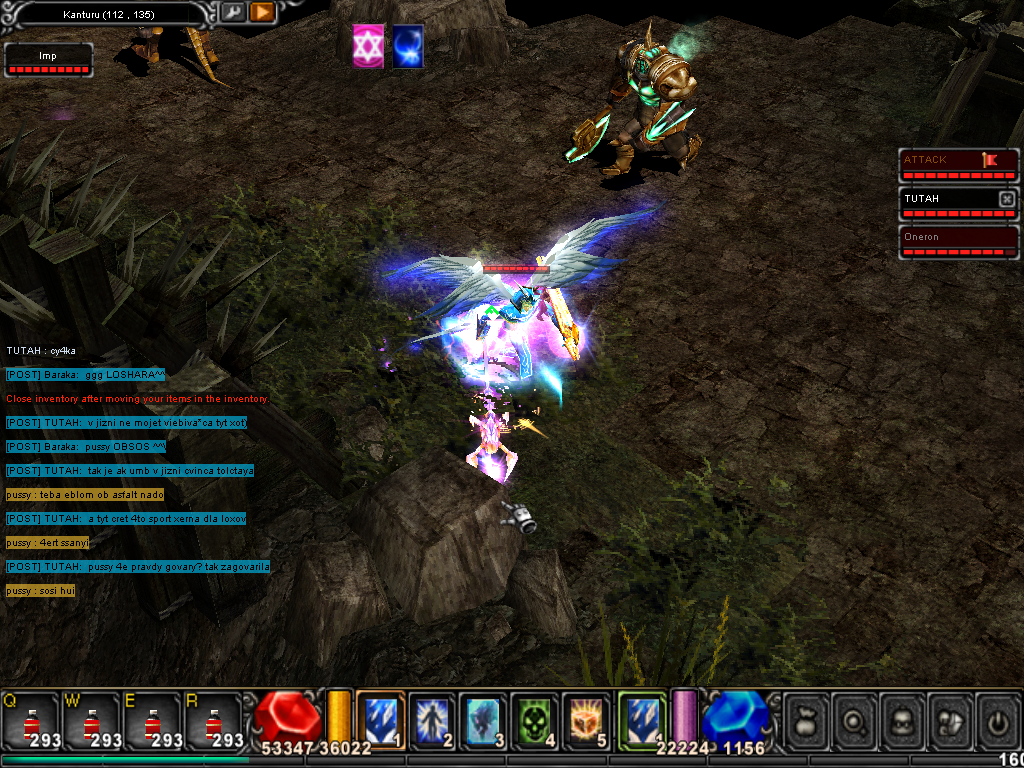The width and height of the screenshot is (1024, 768).
Task: Use the E potion slot
Action: click(153, 719)
